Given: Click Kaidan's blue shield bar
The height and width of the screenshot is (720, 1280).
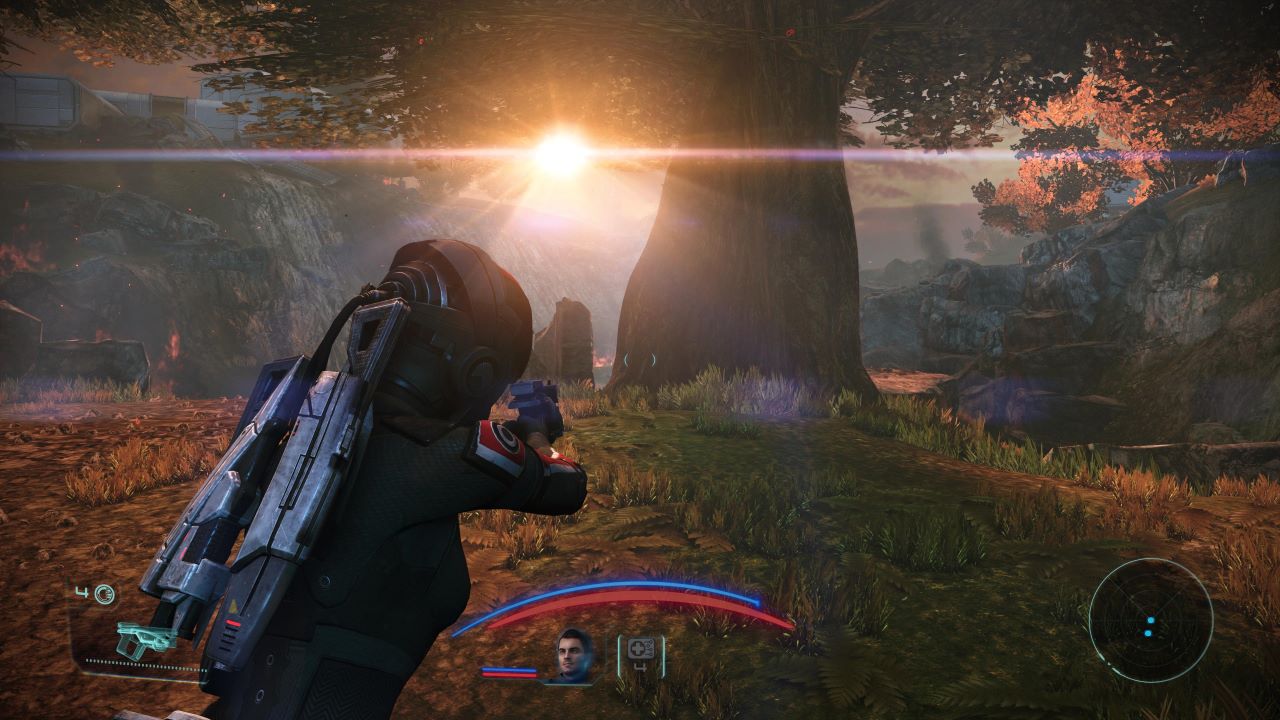Looking at the screenshot, I should tap(510, 669).
